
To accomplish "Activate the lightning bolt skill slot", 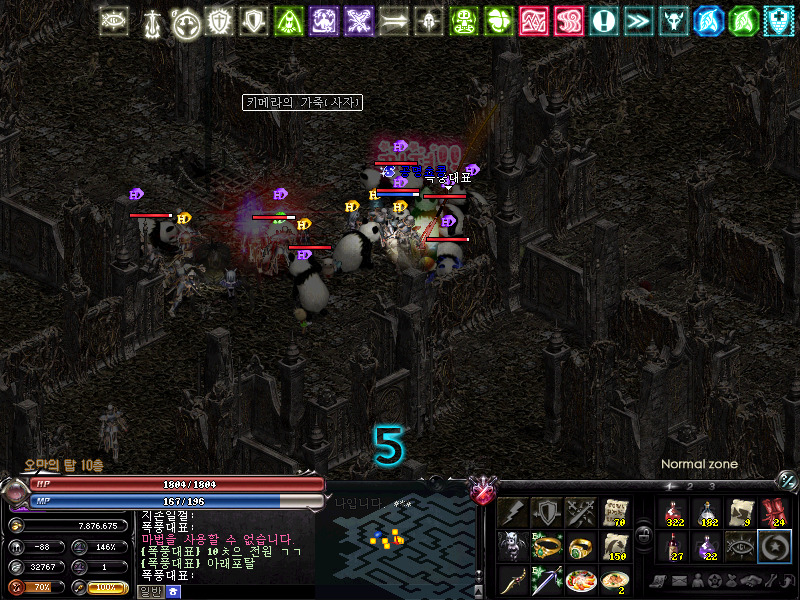I will point(512,513).
